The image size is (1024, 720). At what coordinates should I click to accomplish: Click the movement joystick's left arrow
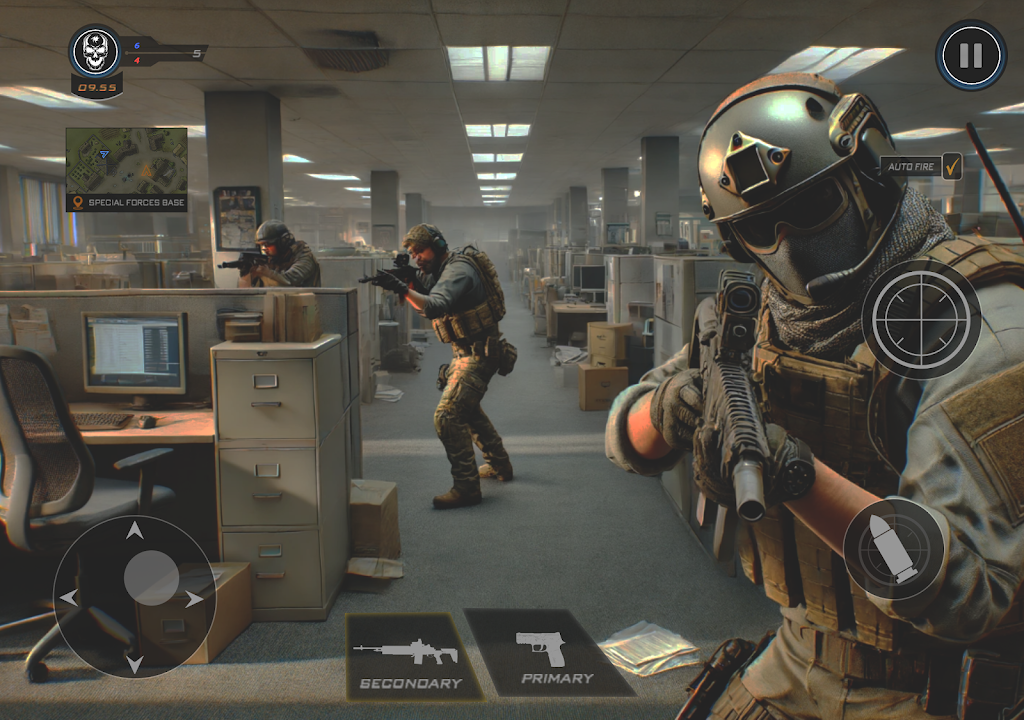[x=70, y=598]
